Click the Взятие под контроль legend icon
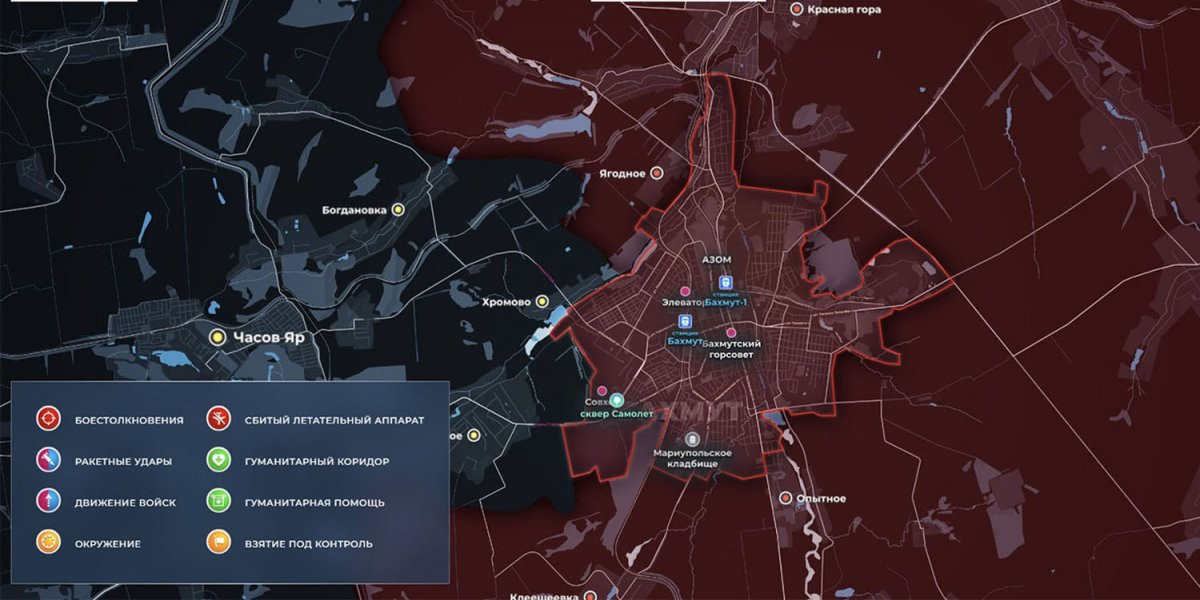The image size is (1200, 600). pos(218,543)
